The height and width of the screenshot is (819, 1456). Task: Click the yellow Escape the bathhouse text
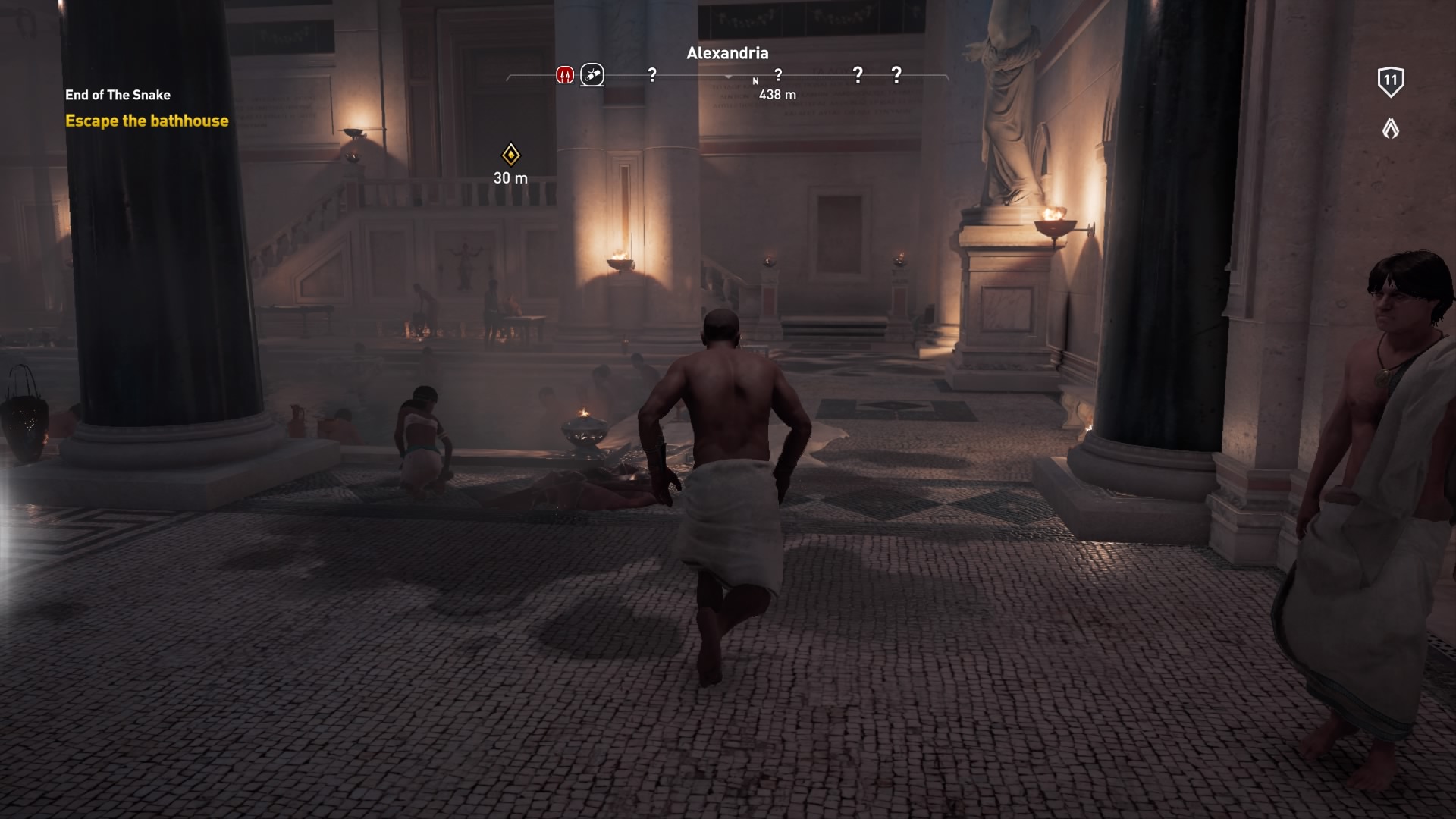click(146, 120)
